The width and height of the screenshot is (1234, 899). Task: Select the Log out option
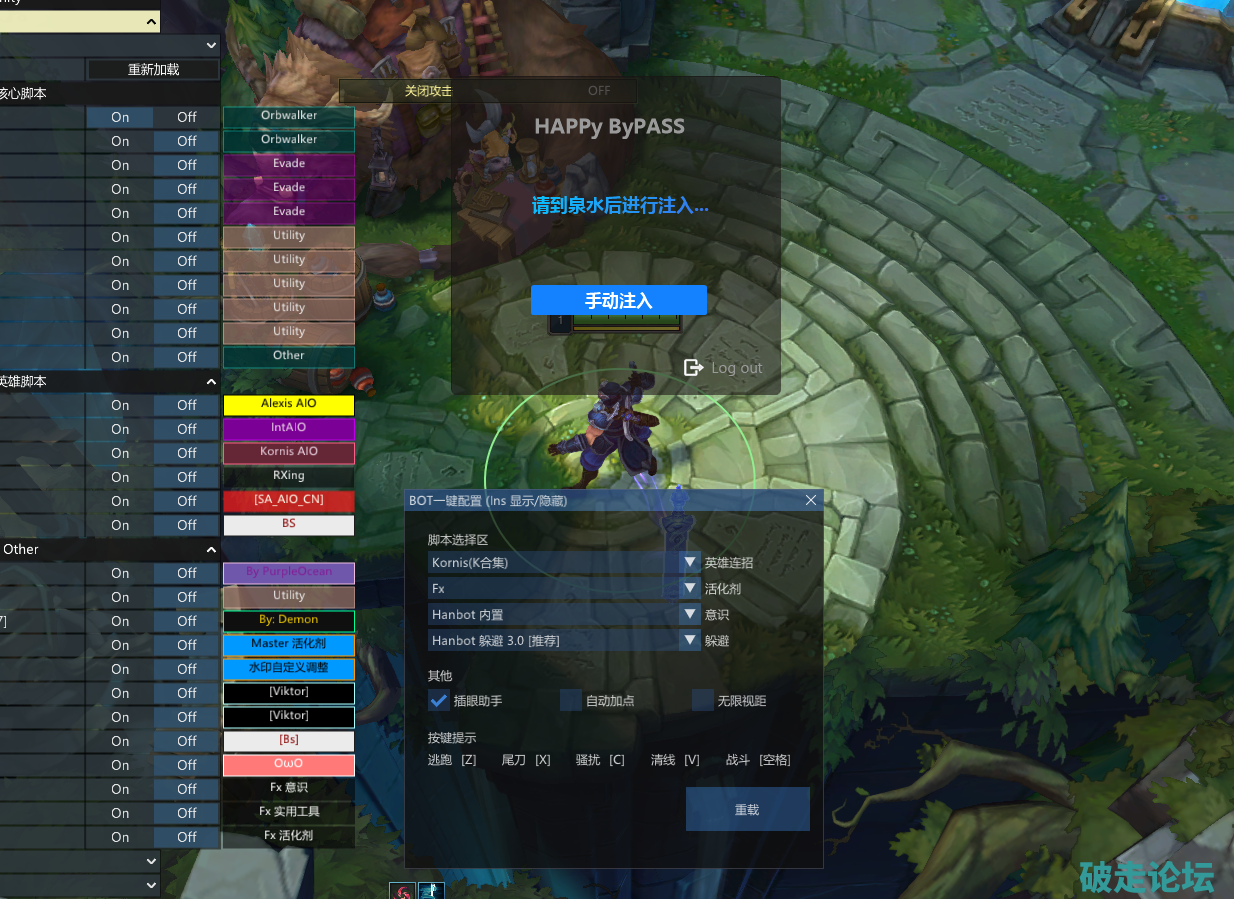(723, 368)
